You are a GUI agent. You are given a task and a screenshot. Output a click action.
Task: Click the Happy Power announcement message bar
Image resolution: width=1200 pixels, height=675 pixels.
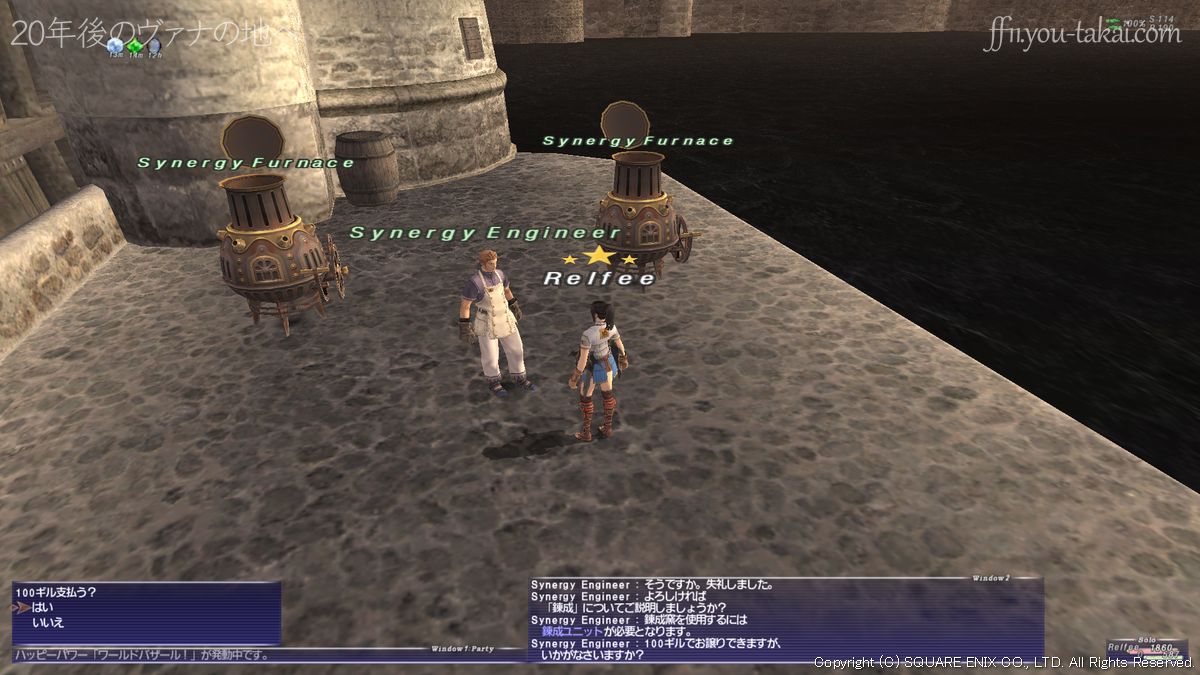tap(145, 655)
